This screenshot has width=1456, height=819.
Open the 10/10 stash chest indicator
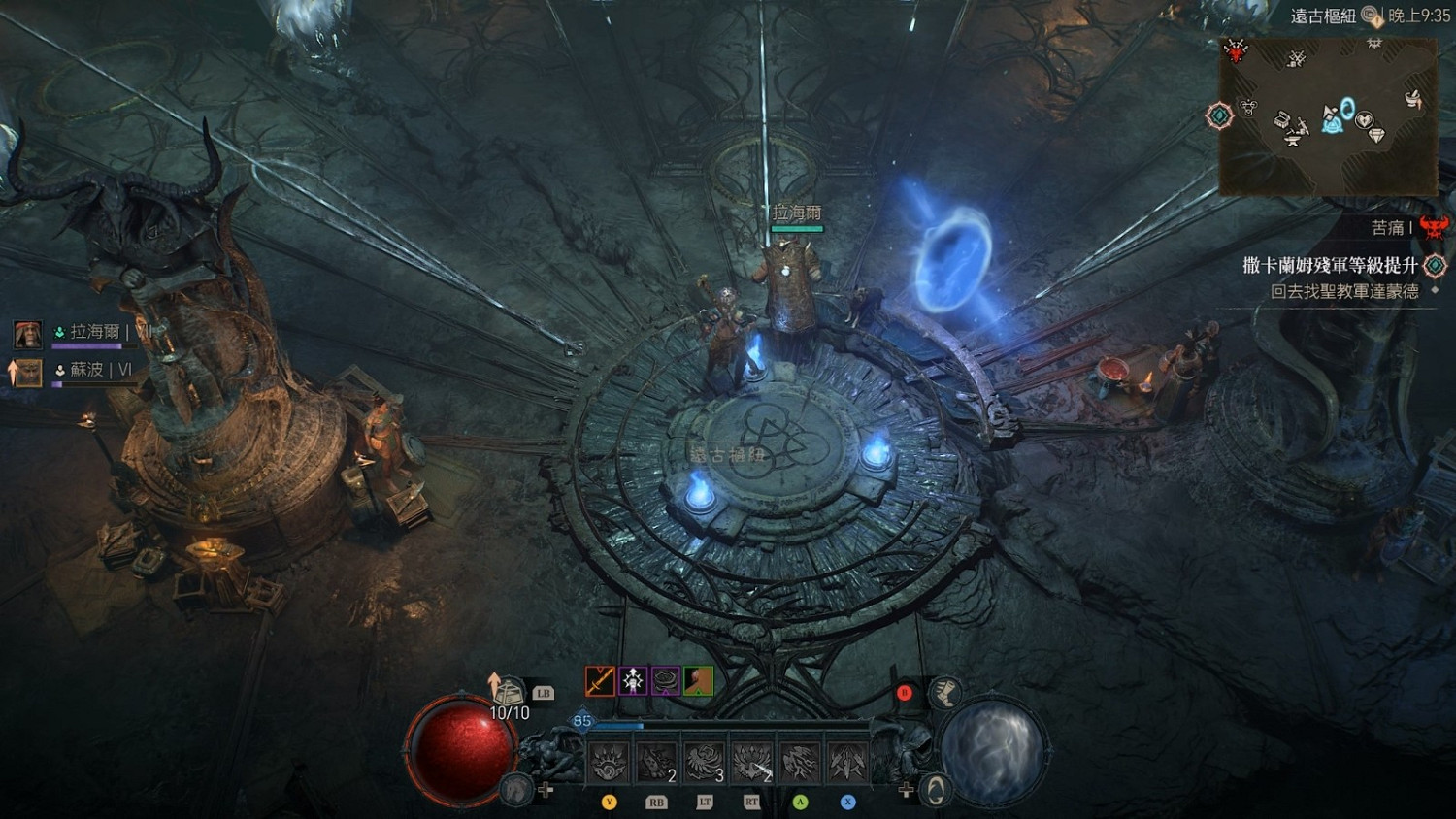point(509,693)
